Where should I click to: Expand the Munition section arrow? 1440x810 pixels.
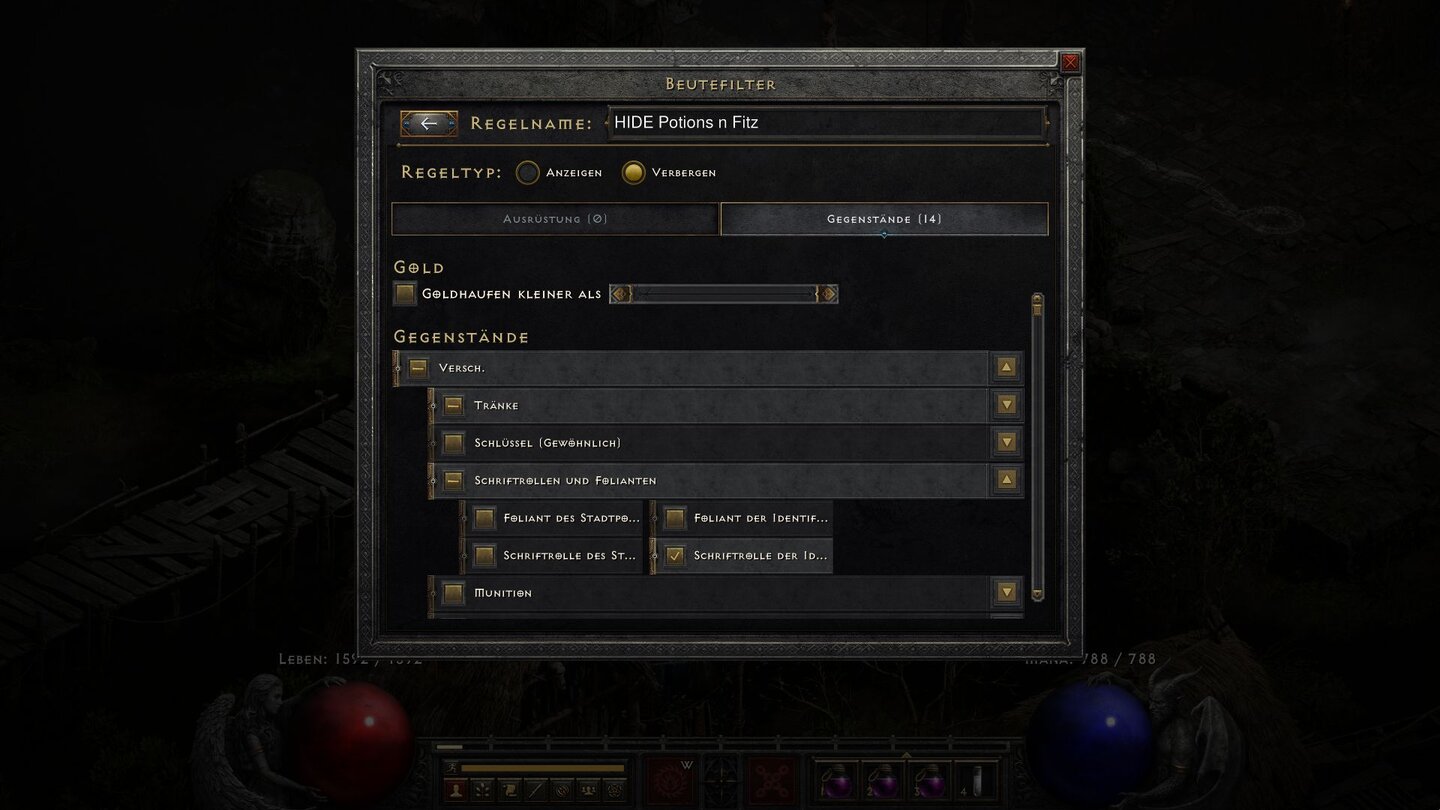1006,592
